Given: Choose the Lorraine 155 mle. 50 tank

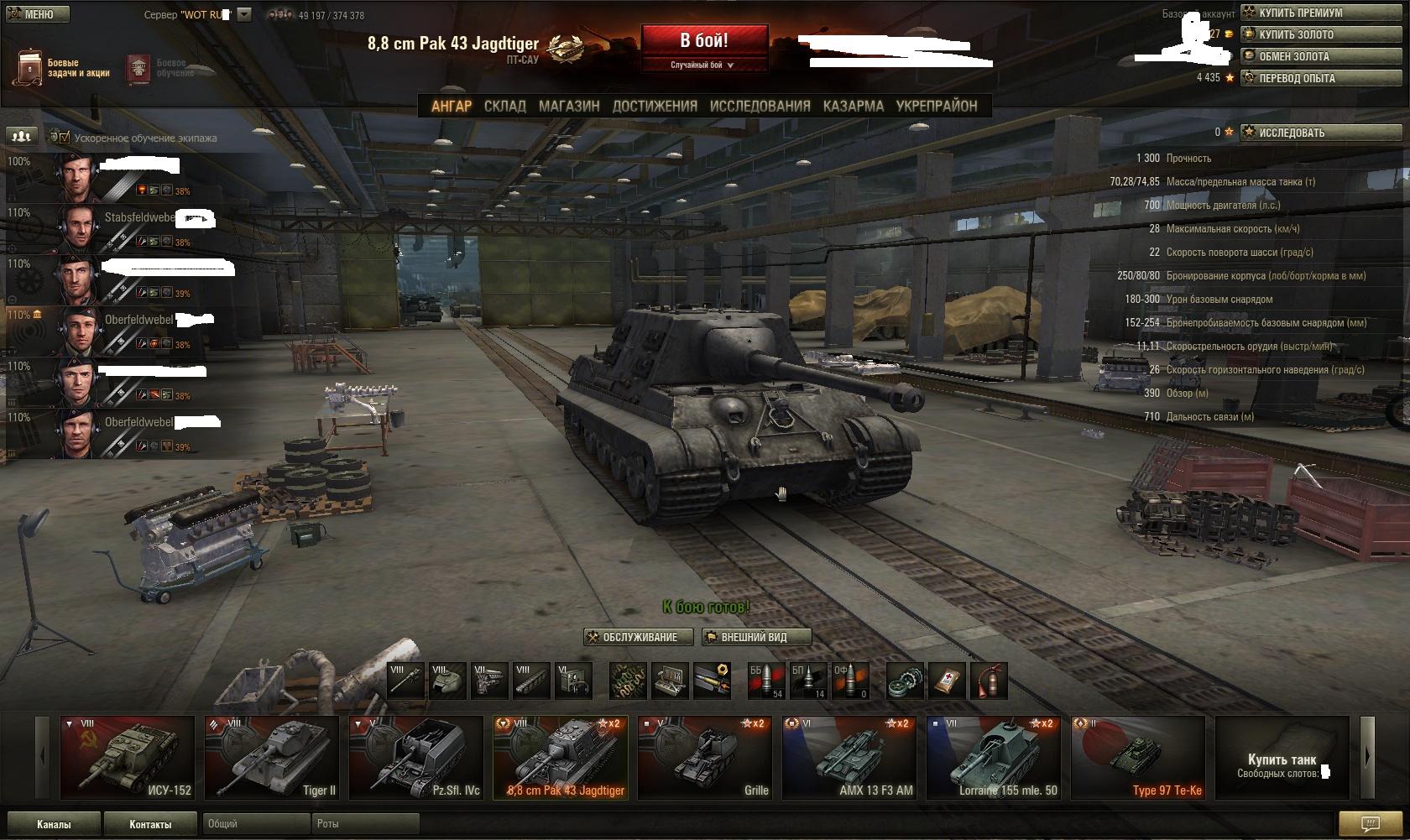Looking at the screenshot, I should pos(993,757).
